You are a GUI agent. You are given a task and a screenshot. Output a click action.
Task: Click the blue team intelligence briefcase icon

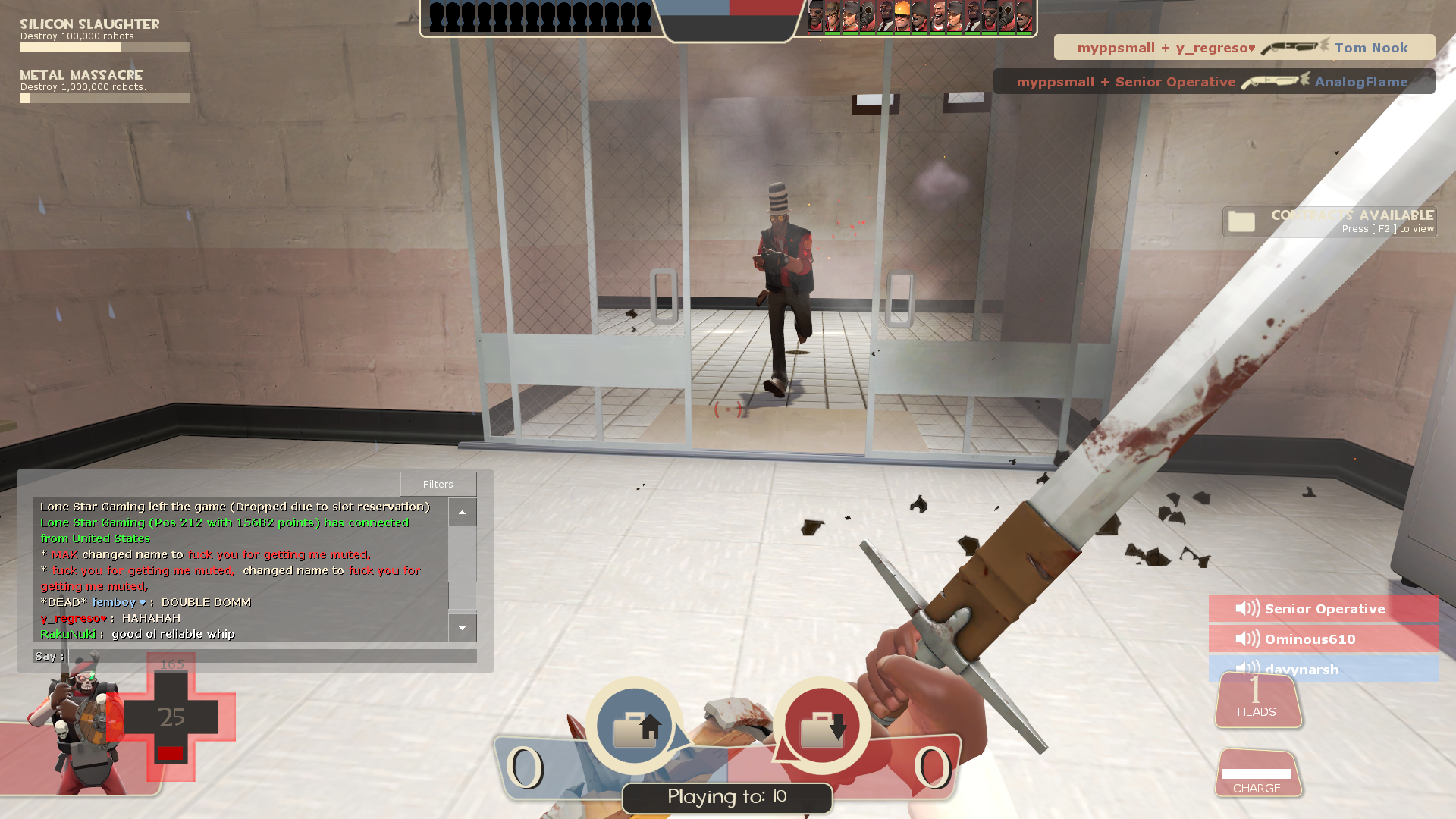[635, 726]
